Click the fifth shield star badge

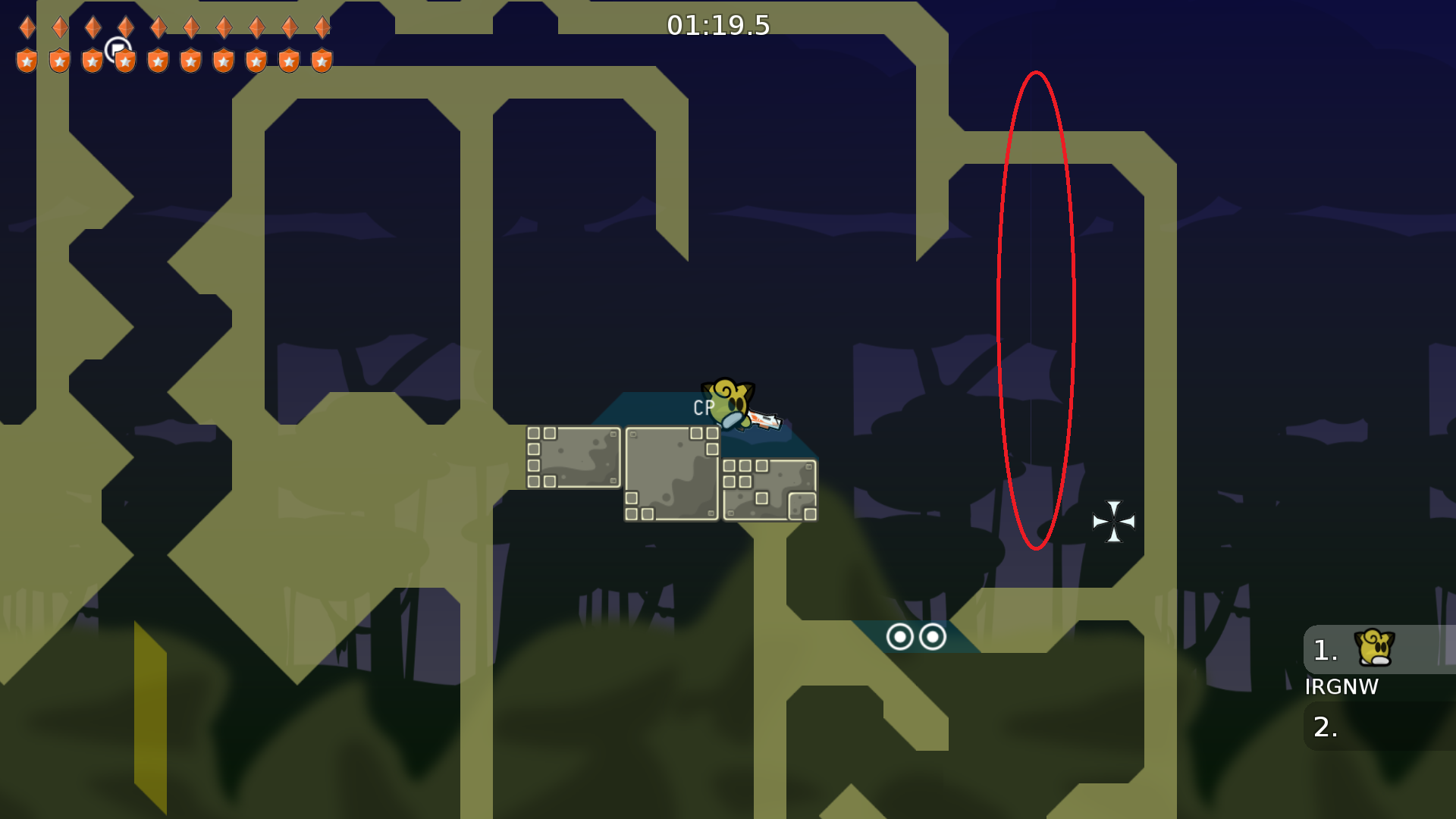pos(158,59)
